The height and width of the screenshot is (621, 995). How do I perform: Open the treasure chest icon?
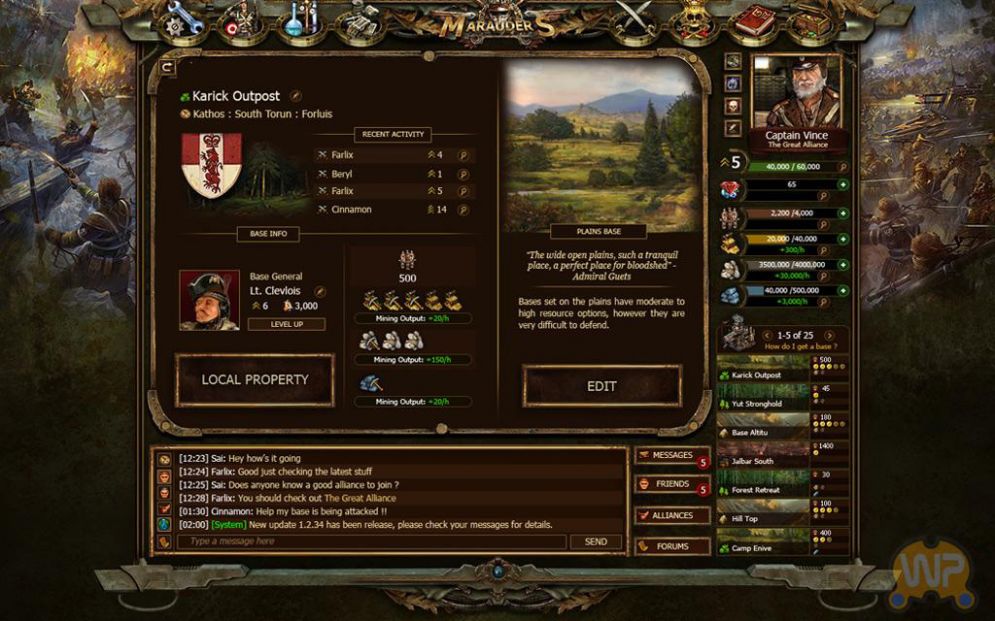[813, 20]
